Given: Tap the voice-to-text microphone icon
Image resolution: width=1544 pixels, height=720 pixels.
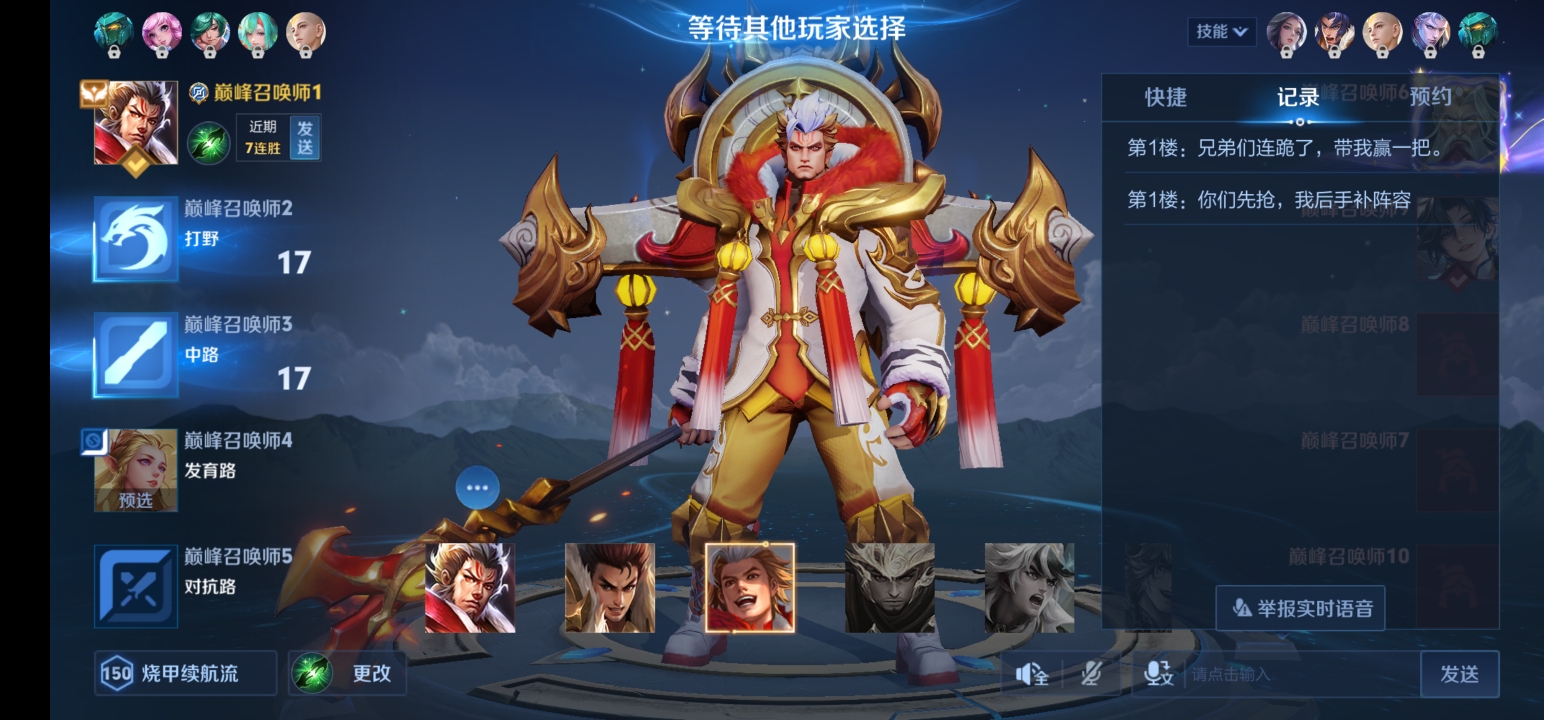Looking at the screenshot, I should click(x=1159, y=674).
